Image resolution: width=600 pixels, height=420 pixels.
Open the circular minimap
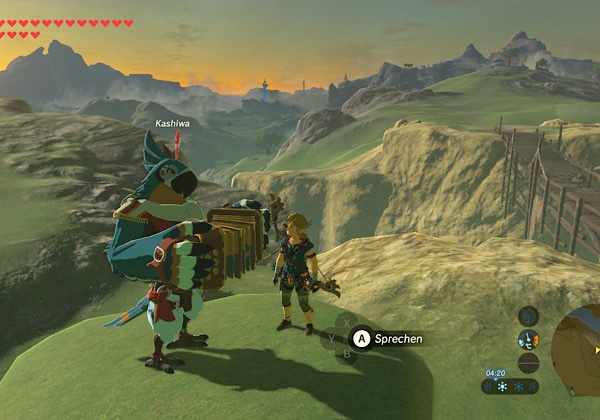(x=578, y=346)
